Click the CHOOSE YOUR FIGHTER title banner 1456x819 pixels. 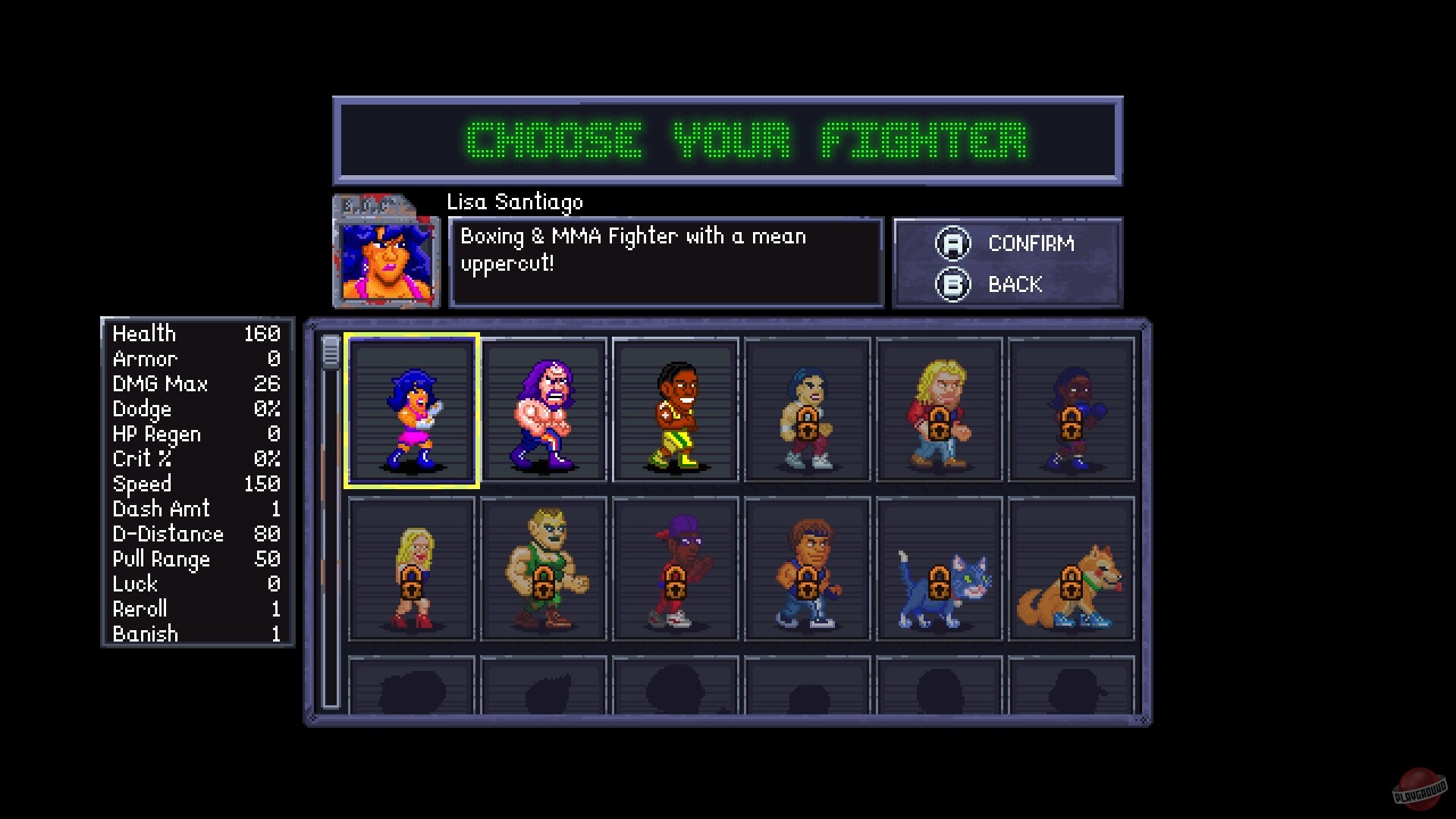click(x=728, y=138)
